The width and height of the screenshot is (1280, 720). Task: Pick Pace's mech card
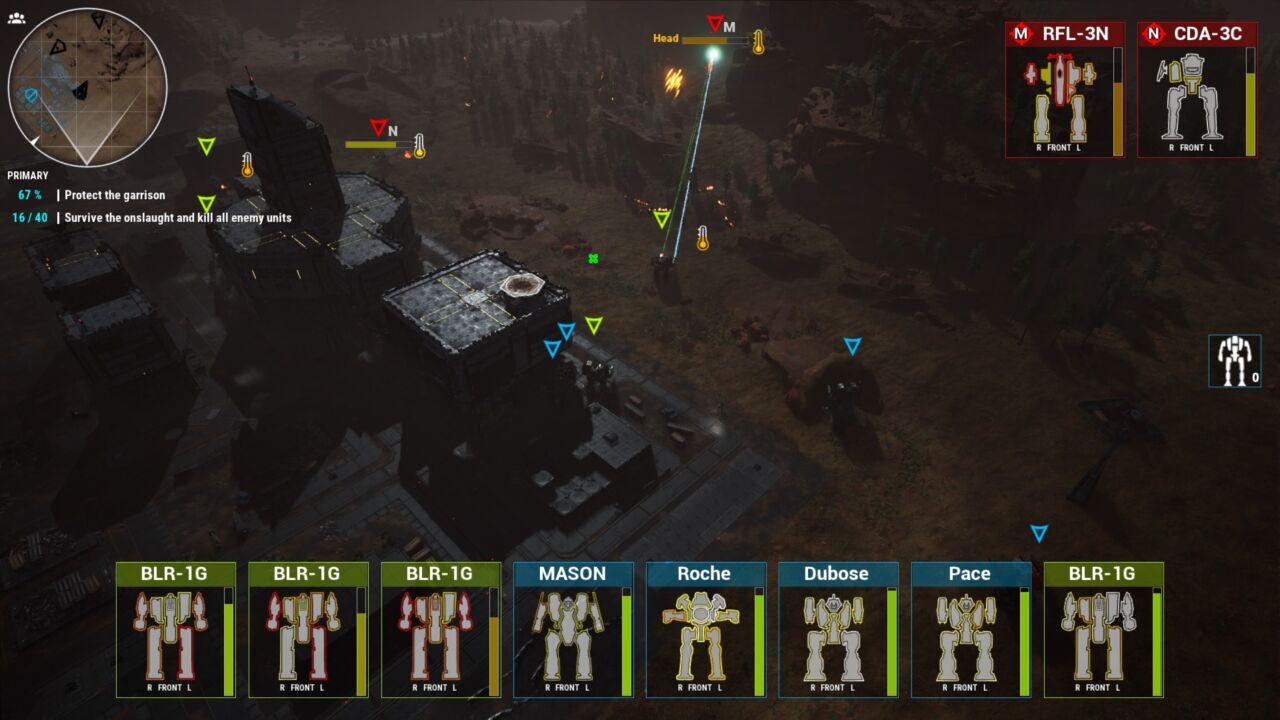tap(971, 630)
